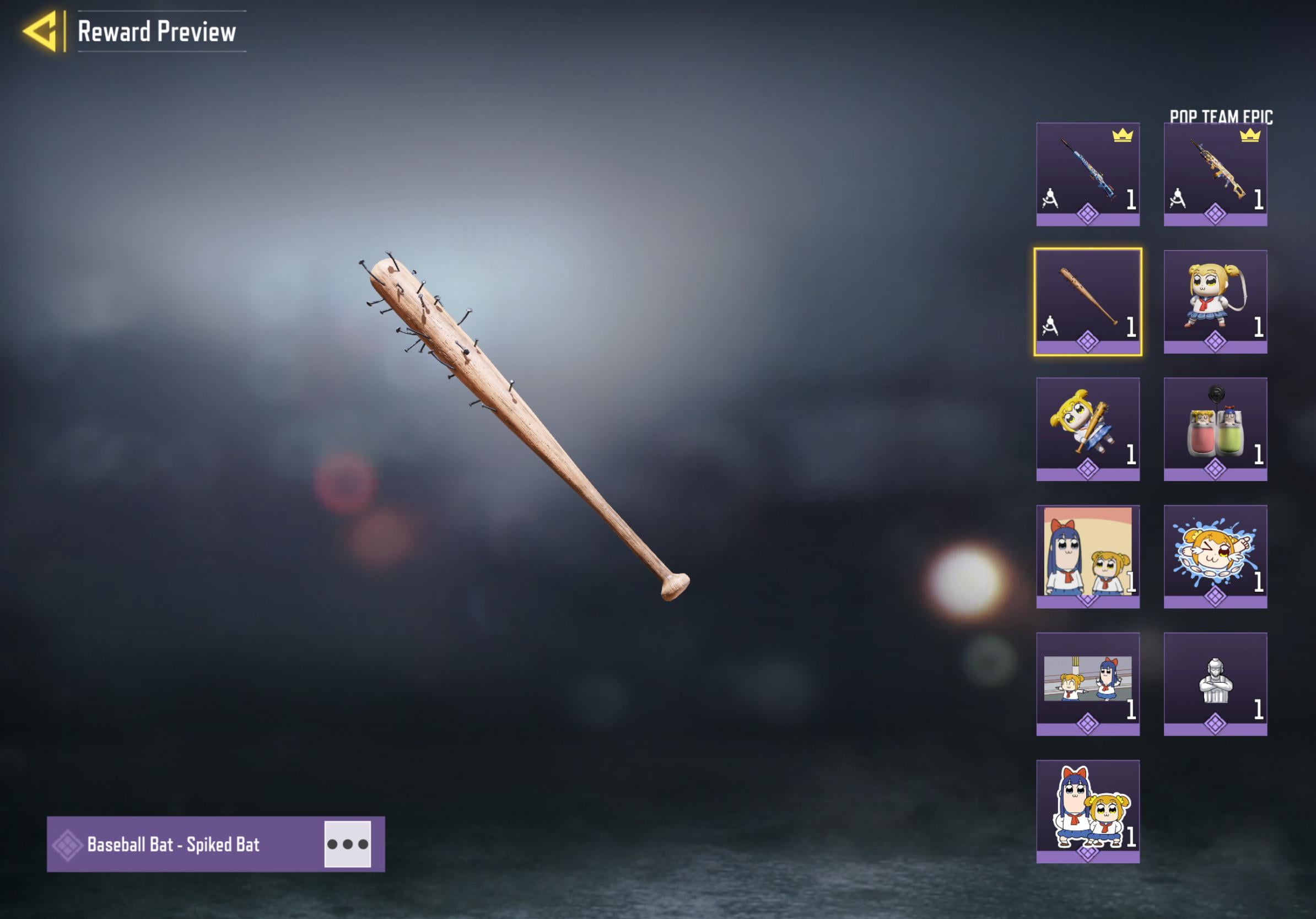
Task: Select the gold rifle reward tile
Action: tap(1215, 174)
